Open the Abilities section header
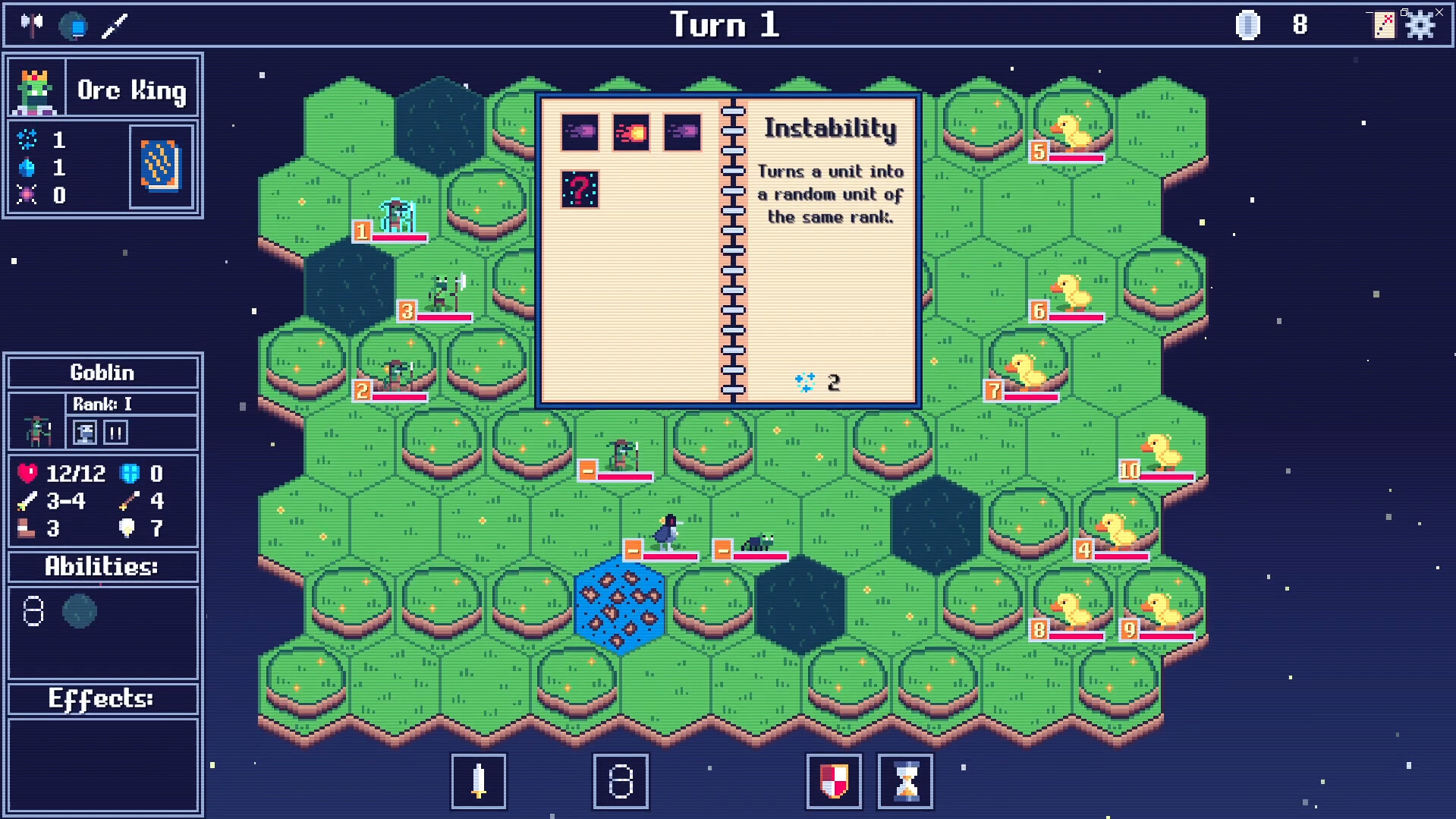 point(102,566)
